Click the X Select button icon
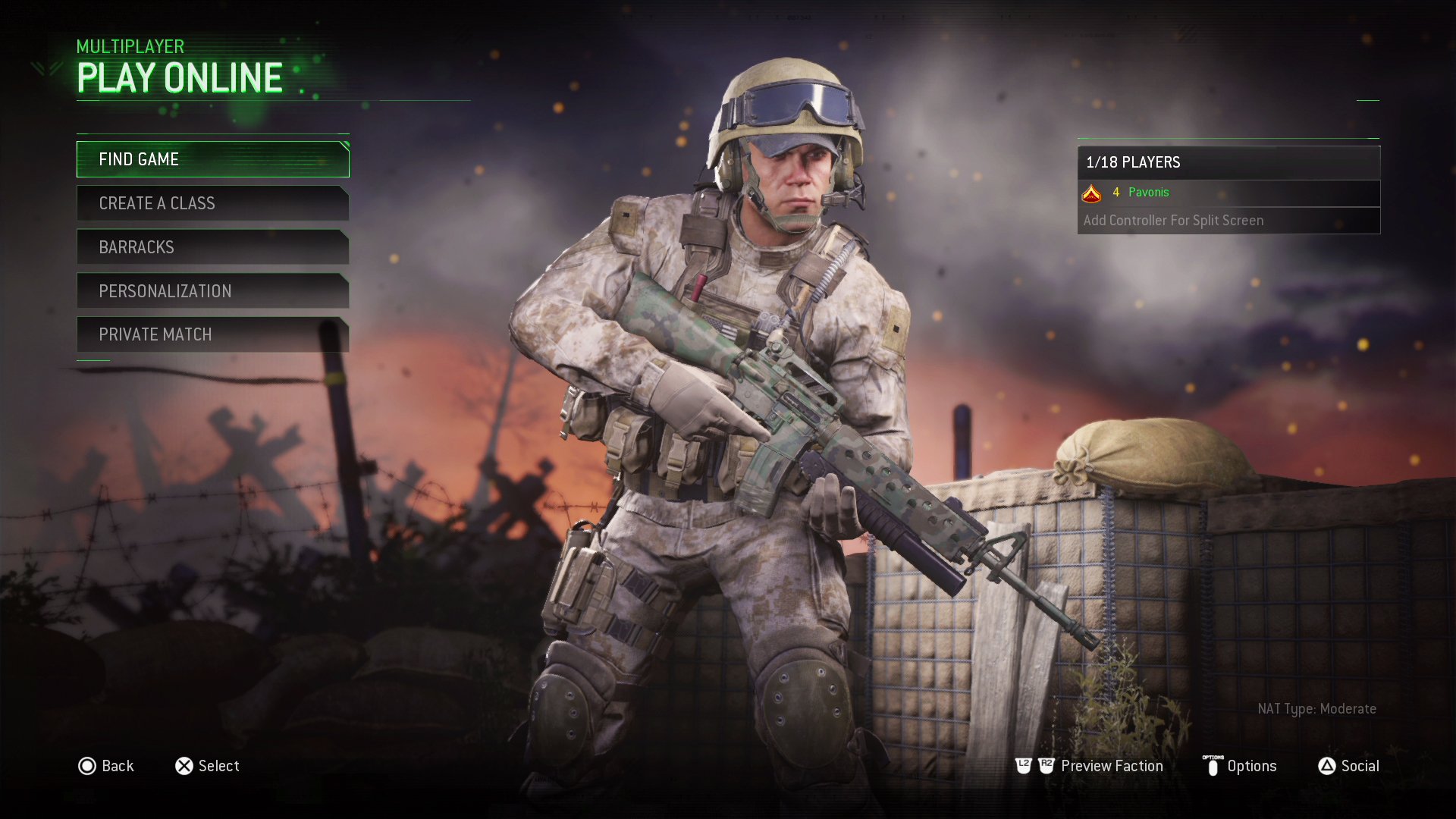This screenshot has height=819, width=1456. pos(183,766)
